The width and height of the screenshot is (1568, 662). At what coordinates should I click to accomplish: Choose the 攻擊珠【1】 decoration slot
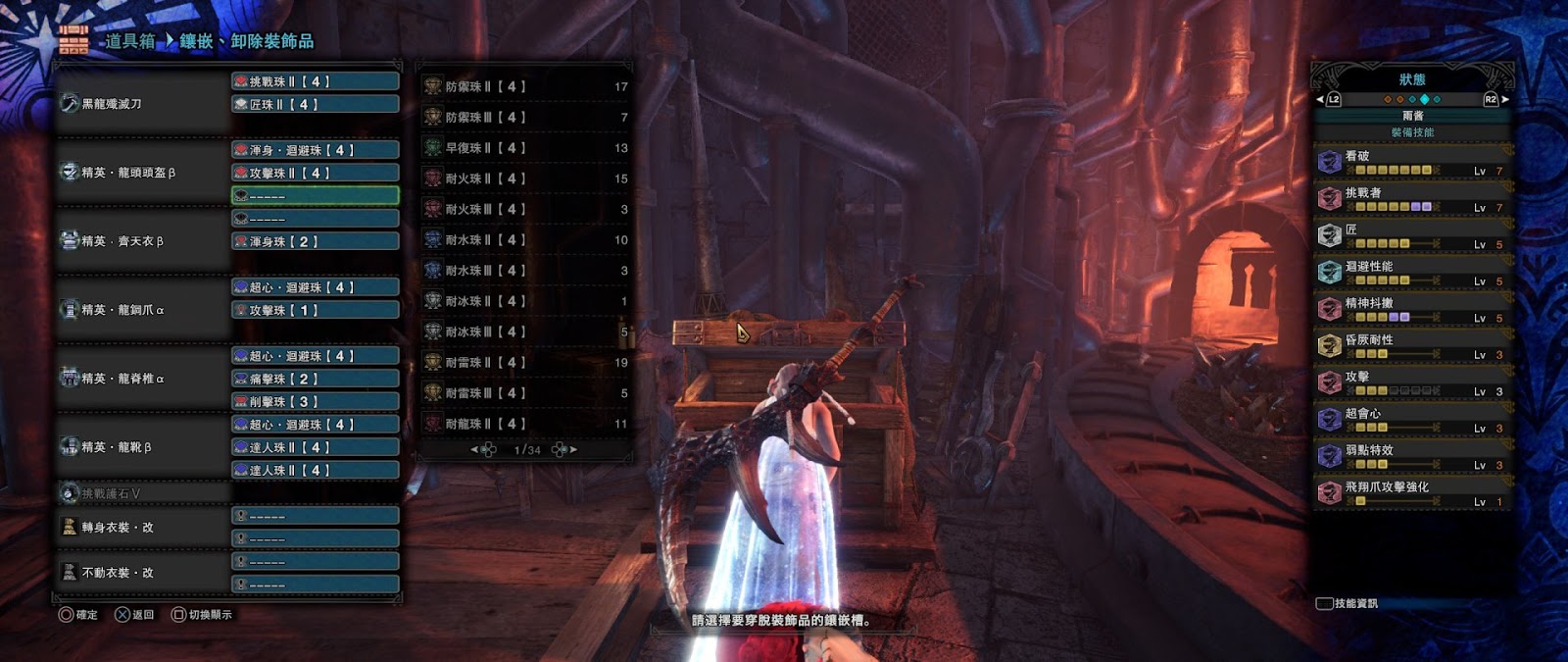tap(315, 310)
